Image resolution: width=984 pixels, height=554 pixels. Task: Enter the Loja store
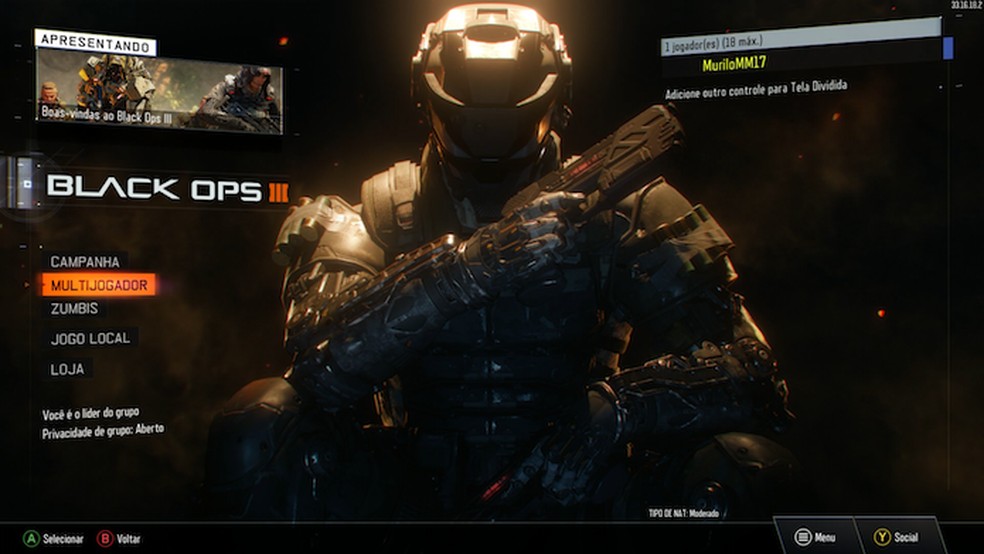coord(67,370)
